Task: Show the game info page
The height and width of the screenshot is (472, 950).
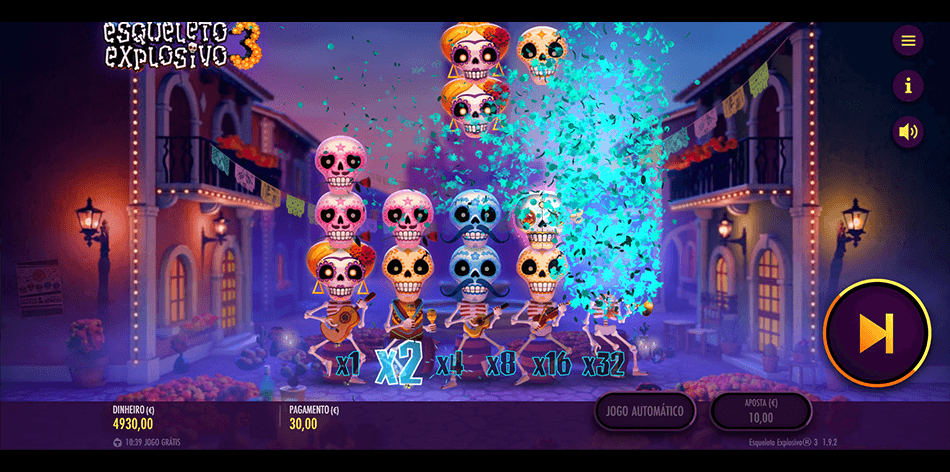Action: 908,86
